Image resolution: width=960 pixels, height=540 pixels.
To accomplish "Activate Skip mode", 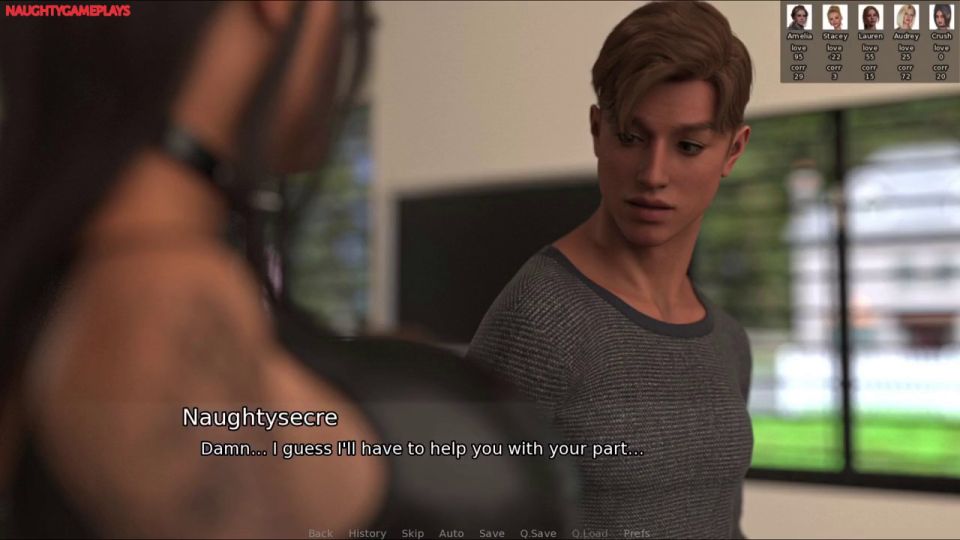I will click(x=412, y=533).
